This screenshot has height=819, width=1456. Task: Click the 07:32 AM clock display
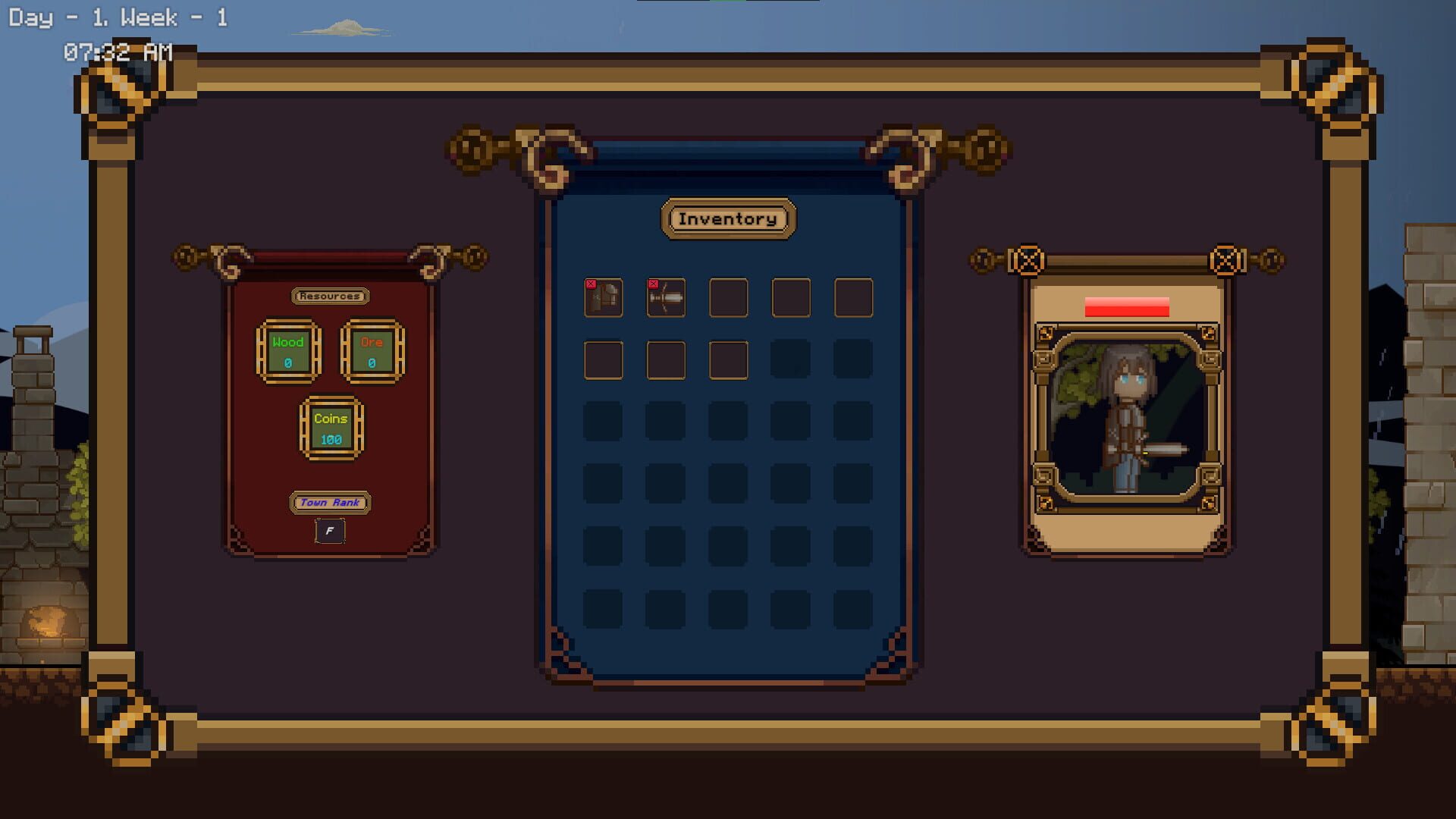point(118,52)
